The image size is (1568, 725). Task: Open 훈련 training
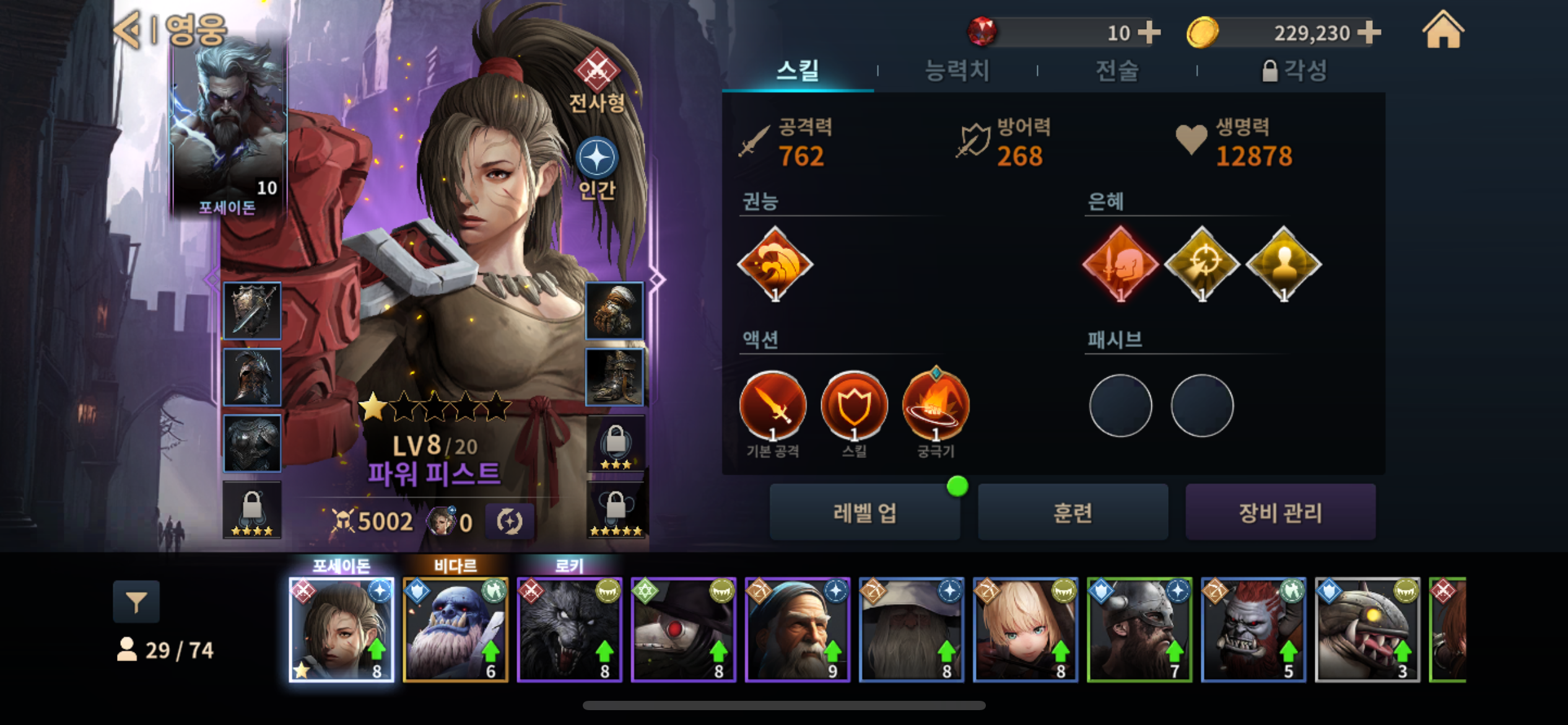(x=1073, y=512)
